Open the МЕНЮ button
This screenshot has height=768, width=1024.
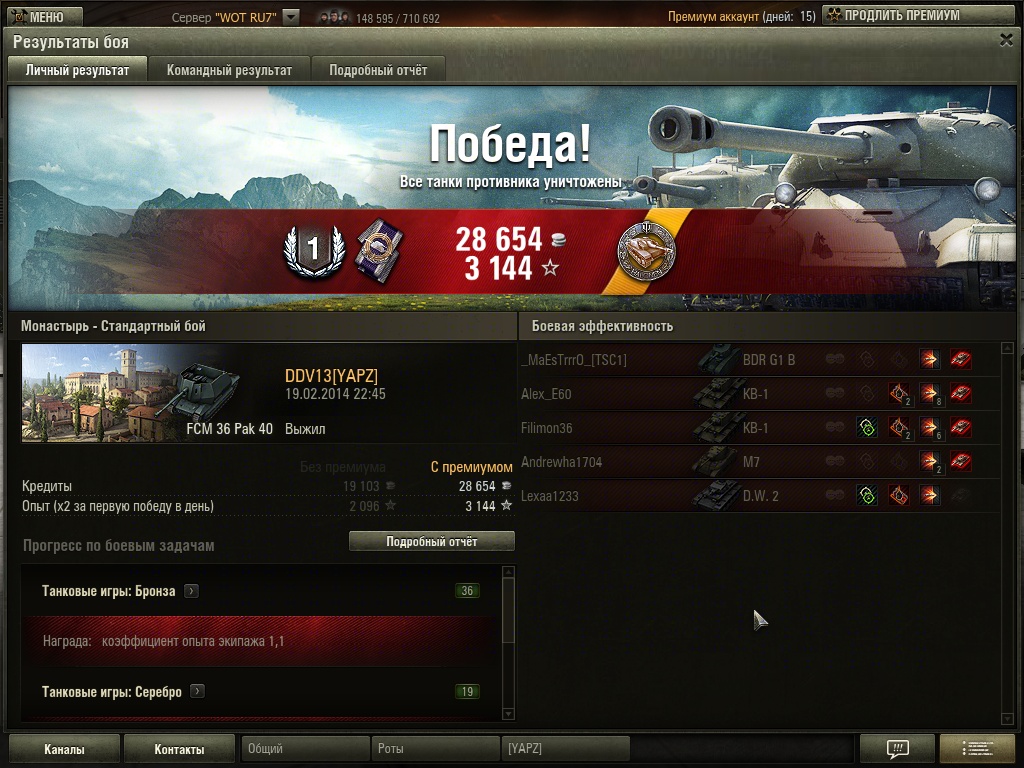pos(39,17)
